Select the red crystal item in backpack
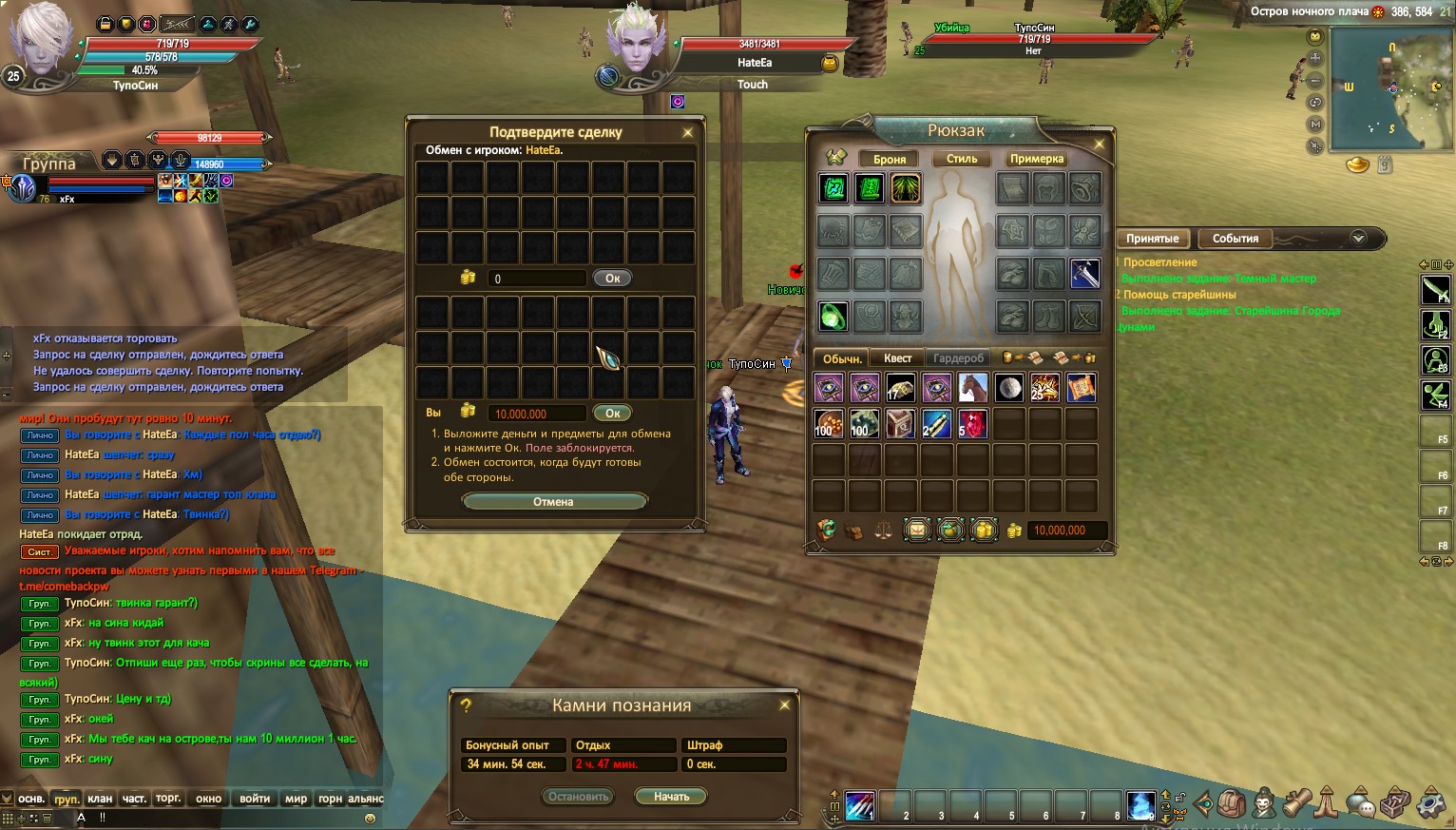Image resolution: width=1456 pixels, height=830 pixels. [972, 424]
